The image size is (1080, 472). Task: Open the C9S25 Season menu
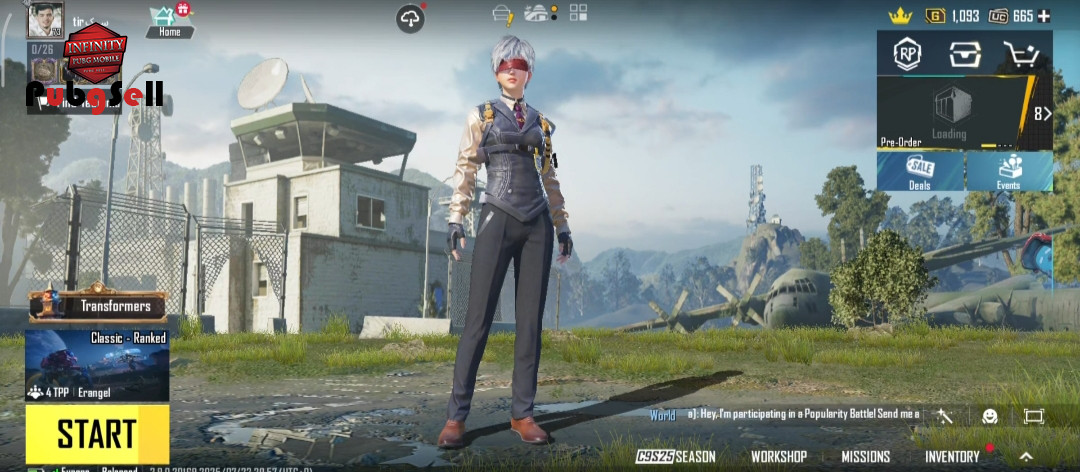(x=676, y=457)
